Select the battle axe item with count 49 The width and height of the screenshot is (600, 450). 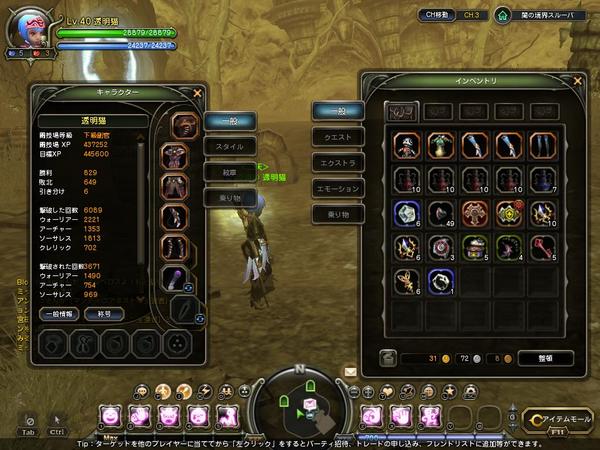(439, 213)
